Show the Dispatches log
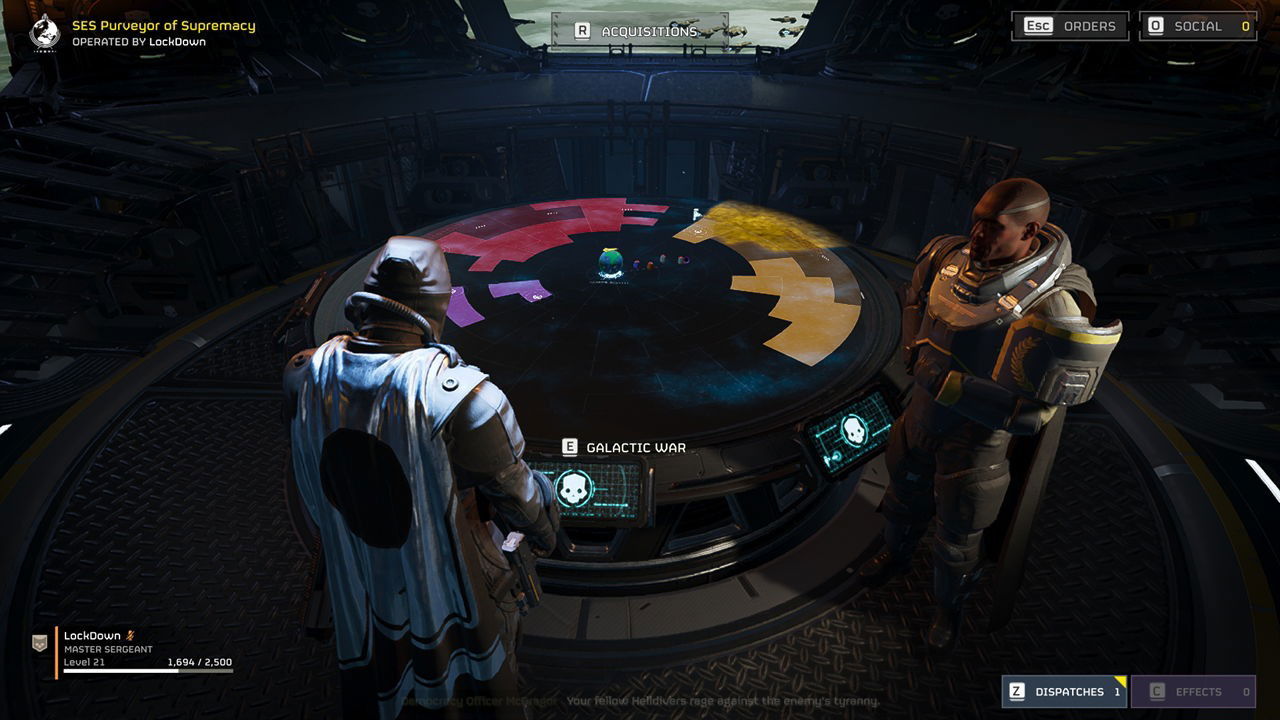This screenshot has width=1280, height=720. click(1064, 691)
